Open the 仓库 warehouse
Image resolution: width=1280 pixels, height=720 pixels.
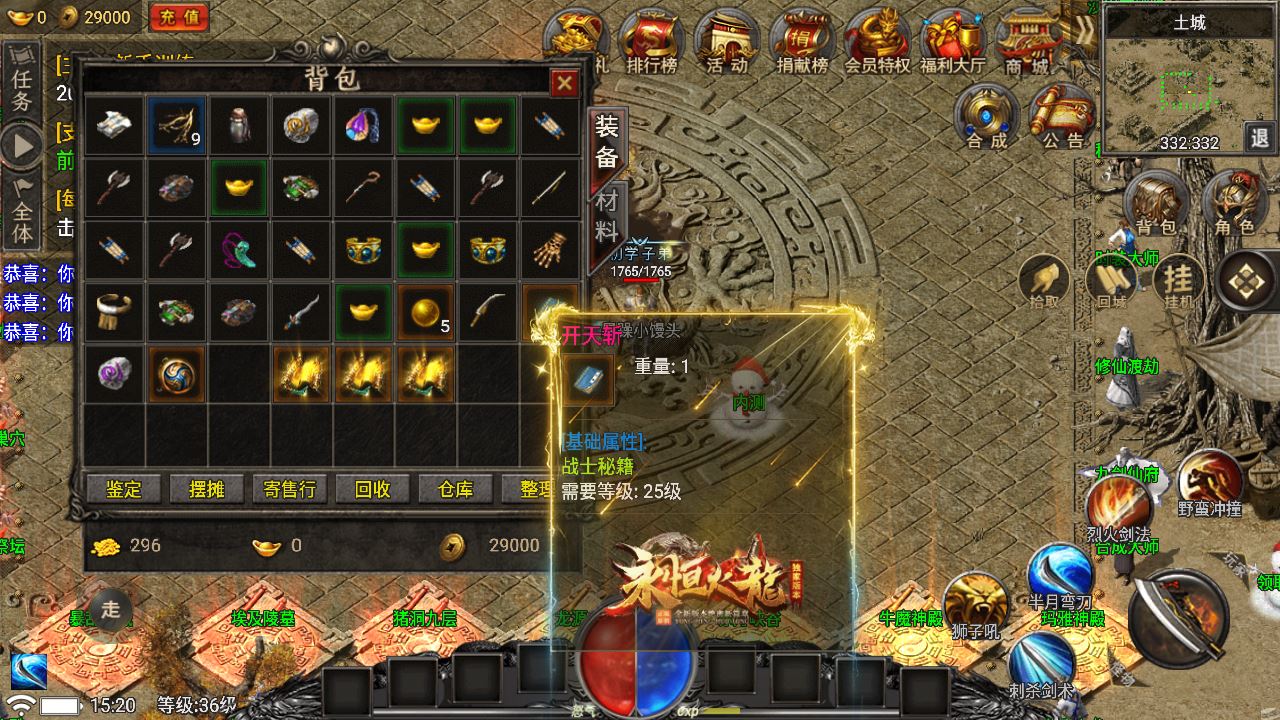pos(455,489)
